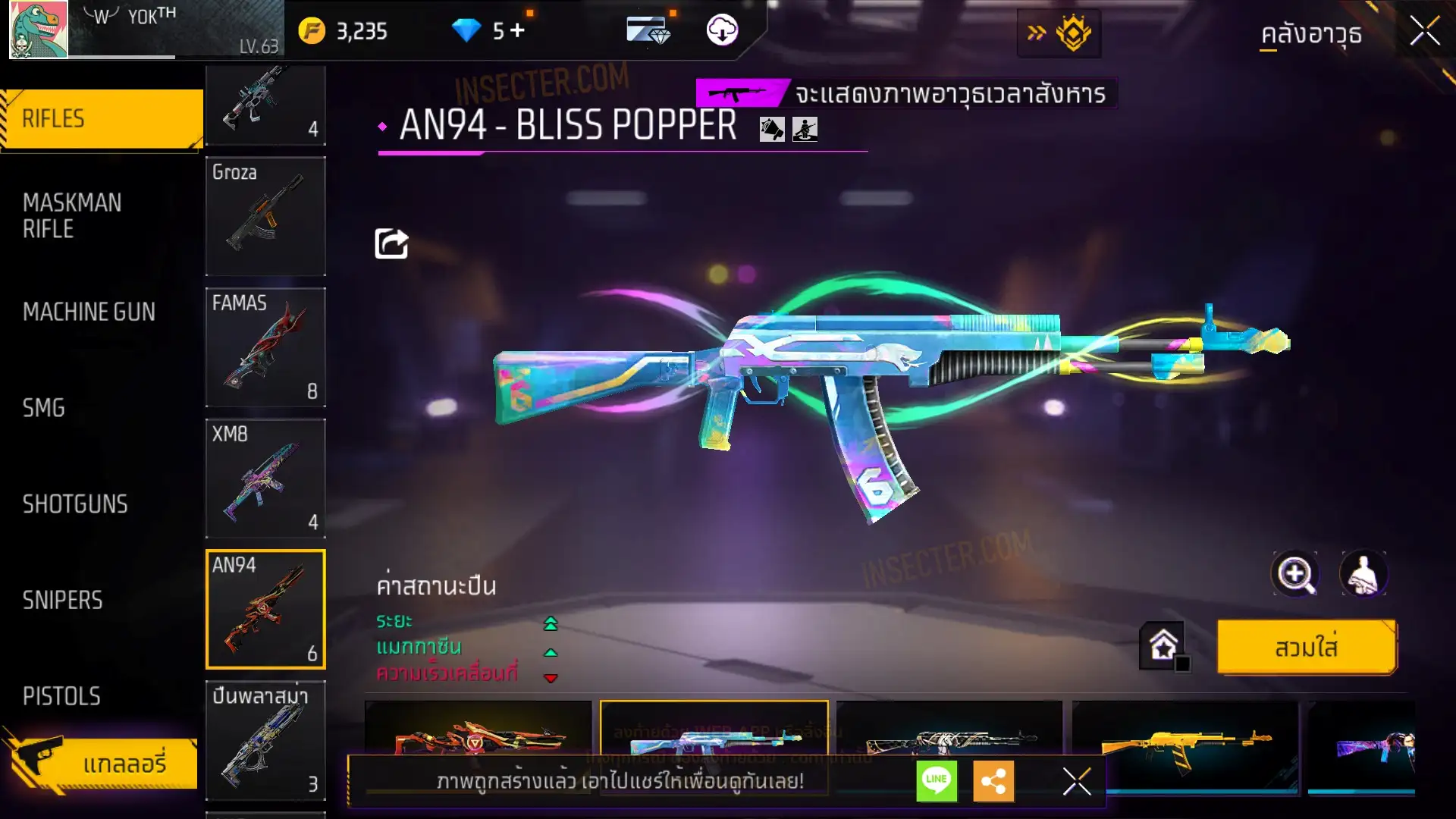Select the AN94 weapon tile
The image size is (1456, 819).
[265, 609]
